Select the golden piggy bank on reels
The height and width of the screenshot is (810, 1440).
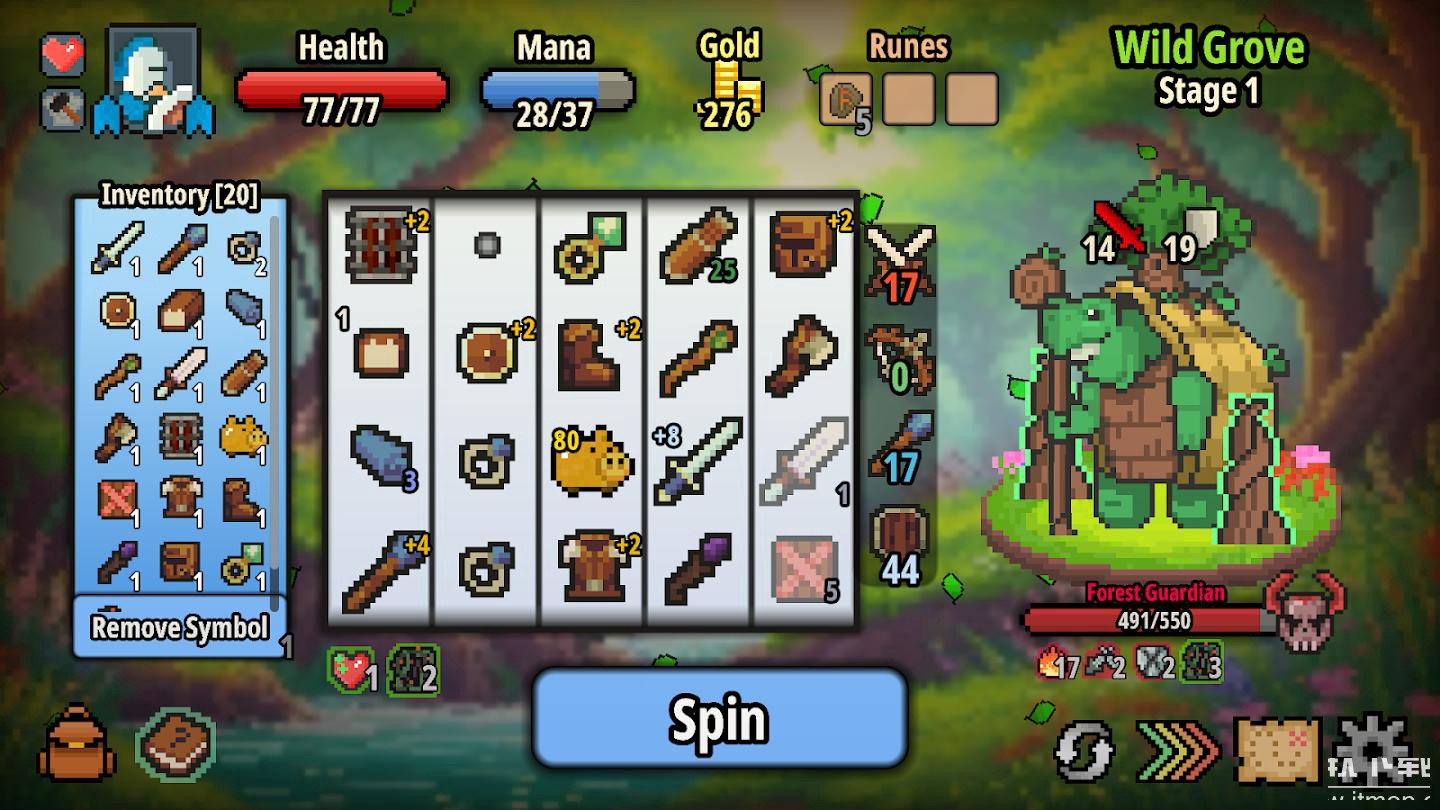592,462
